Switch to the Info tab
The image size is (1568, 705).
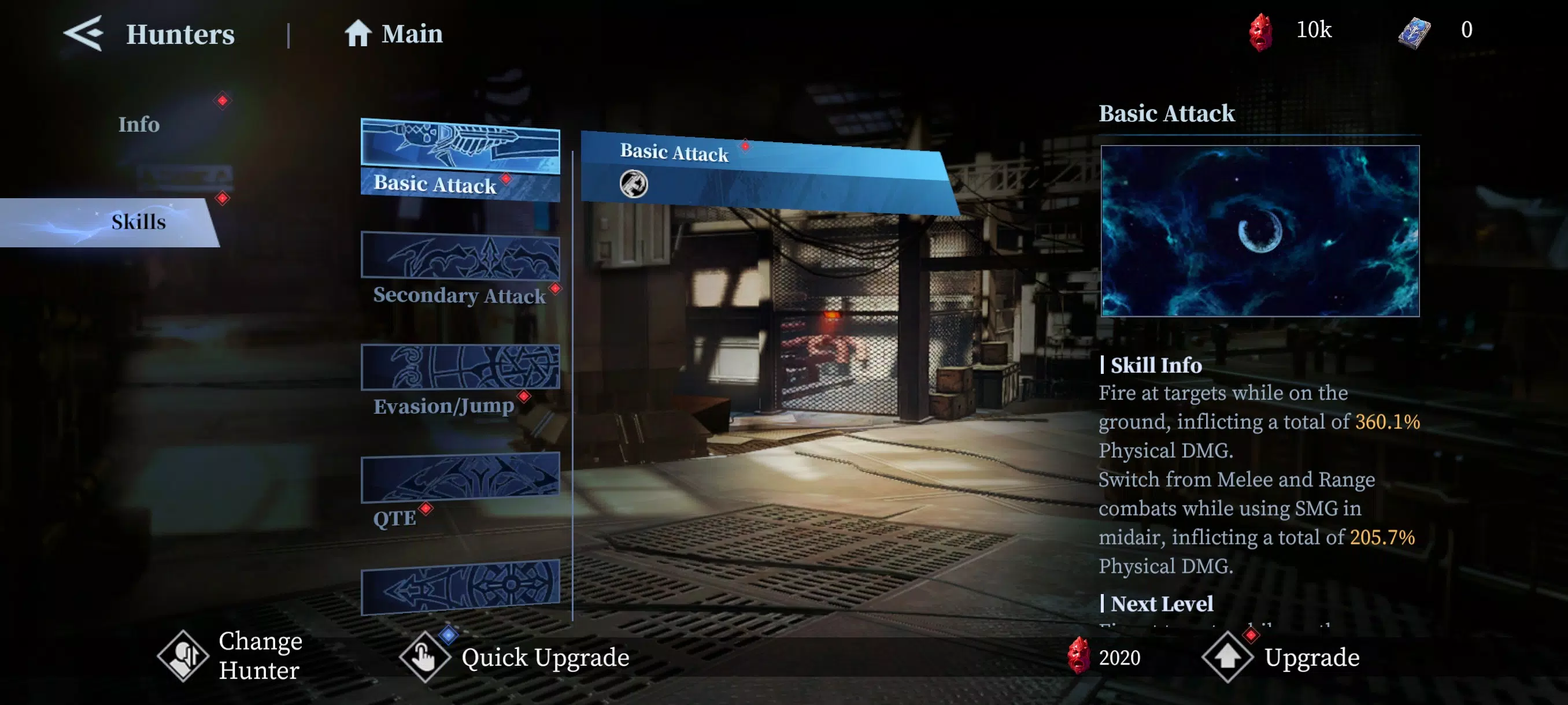138,124
